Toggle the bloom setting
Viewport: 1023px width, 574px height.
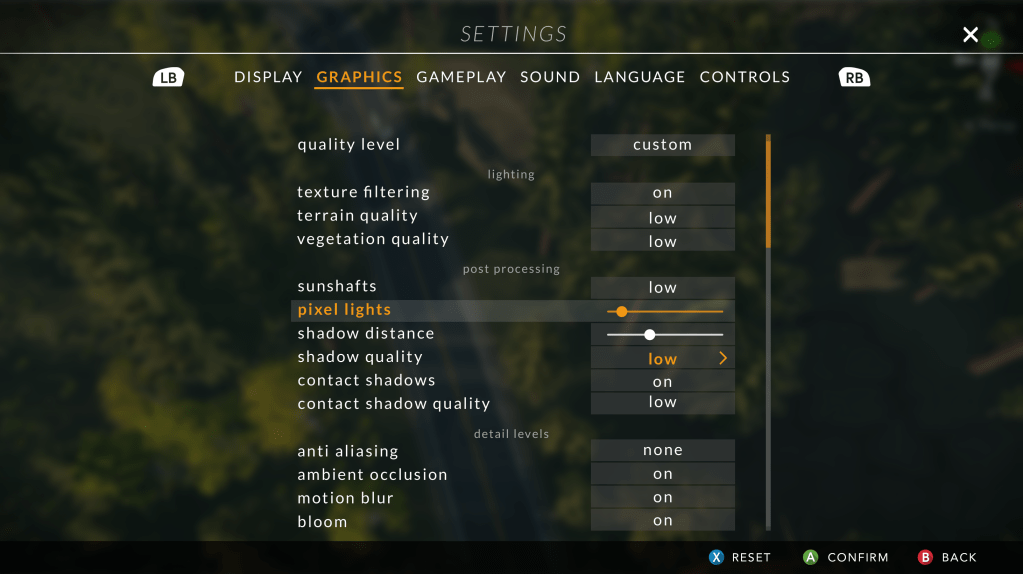(x=662, y=520)
